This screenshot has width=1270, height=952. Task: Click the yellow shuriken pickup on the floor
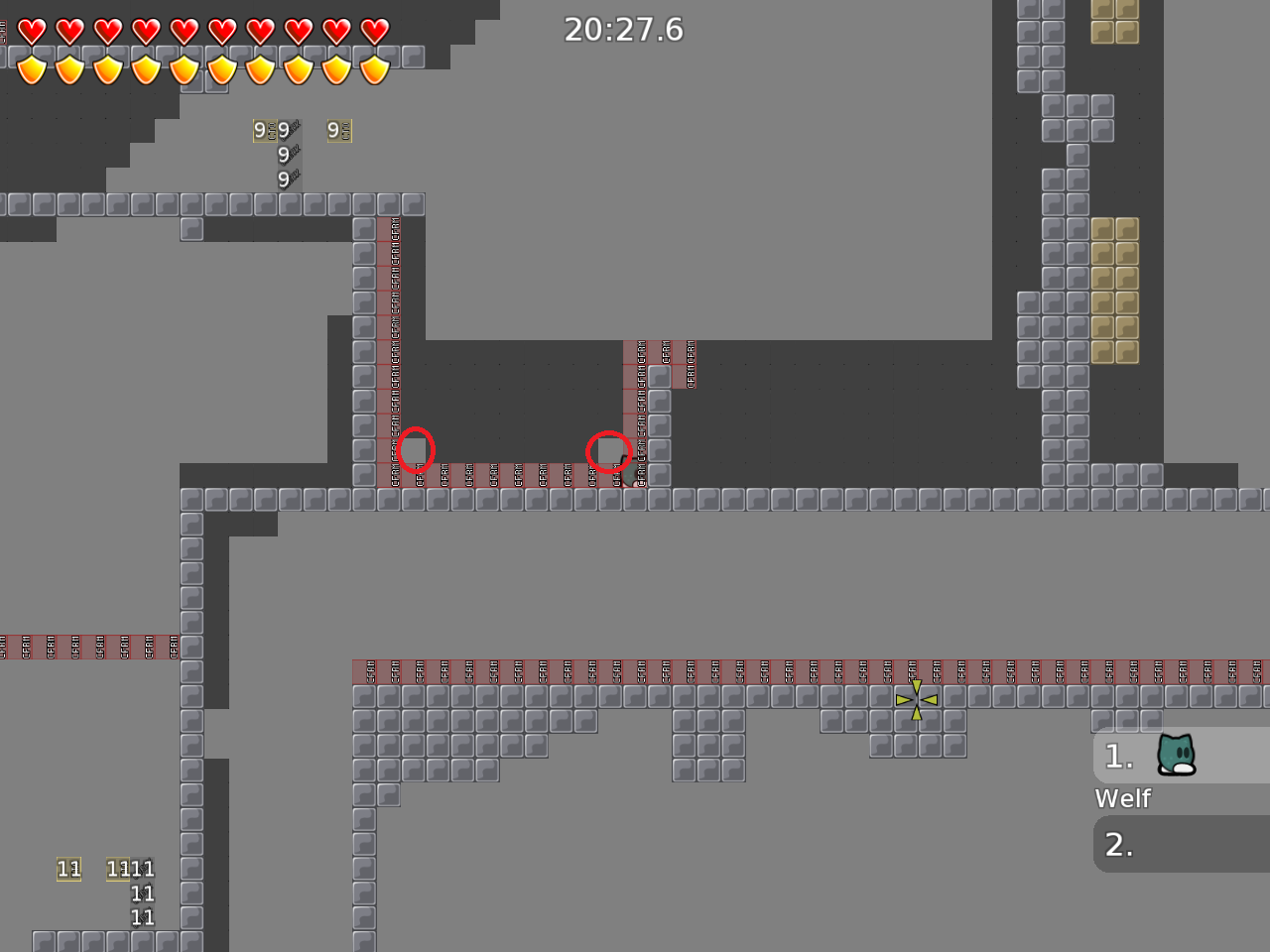(x=917, y=700)
